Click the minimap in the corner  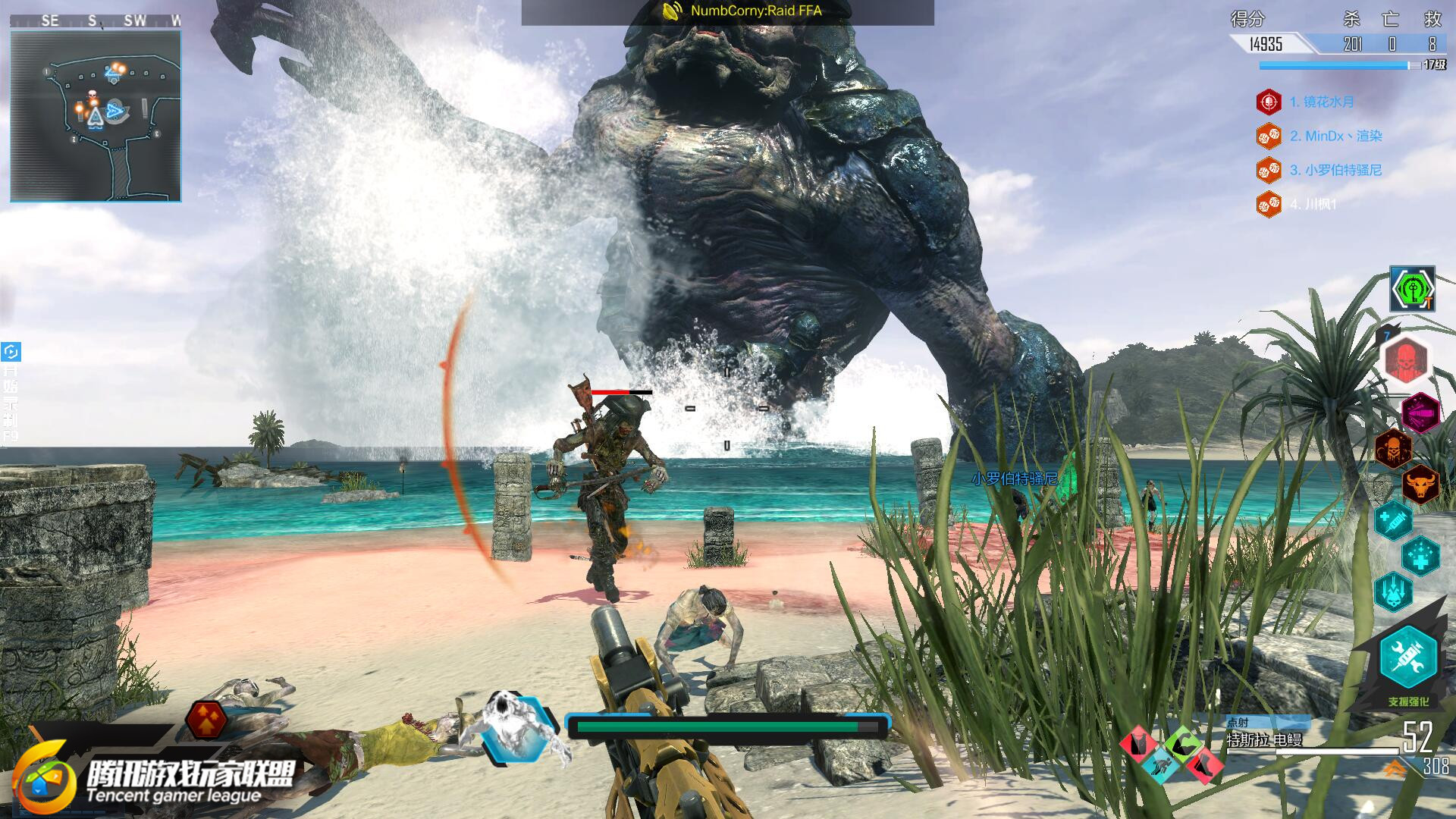[x=96, y=116]
